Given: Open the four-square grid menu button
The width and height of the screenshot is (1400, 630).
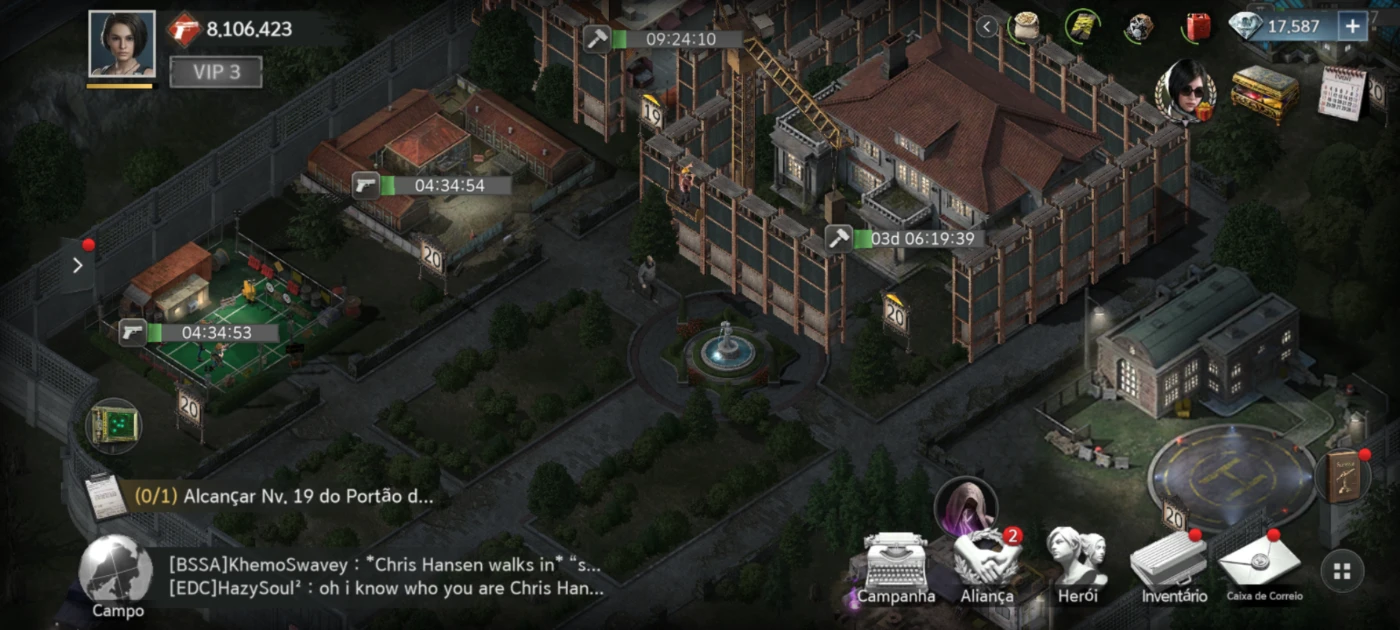Looking at the screenshot, I should [1342, 572].
